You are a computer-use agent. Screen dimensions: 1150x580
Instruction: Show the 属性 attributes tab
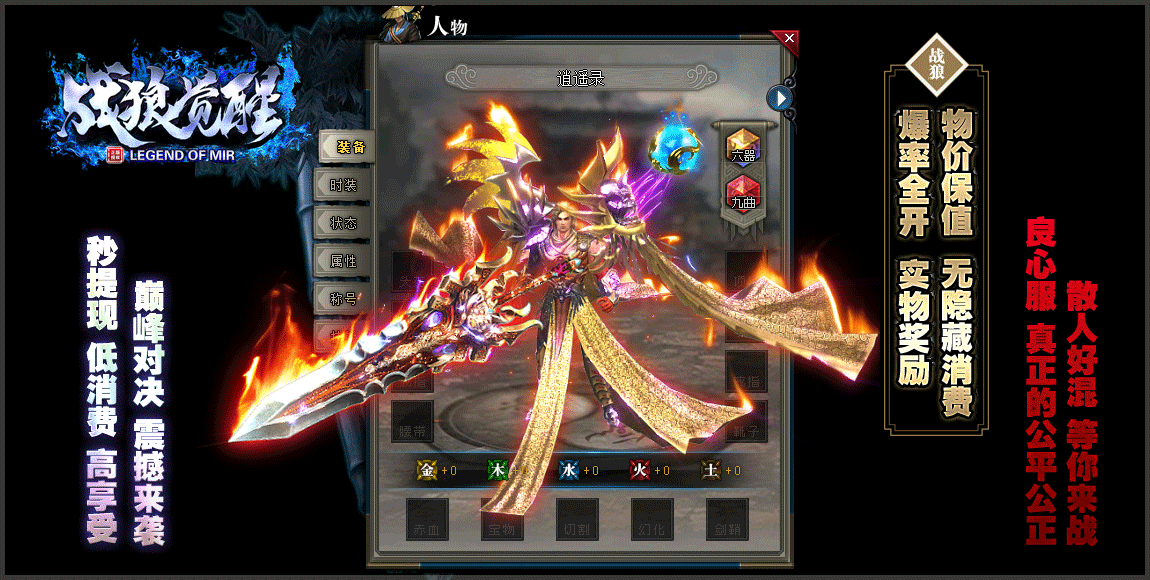(x=343, y=261)
